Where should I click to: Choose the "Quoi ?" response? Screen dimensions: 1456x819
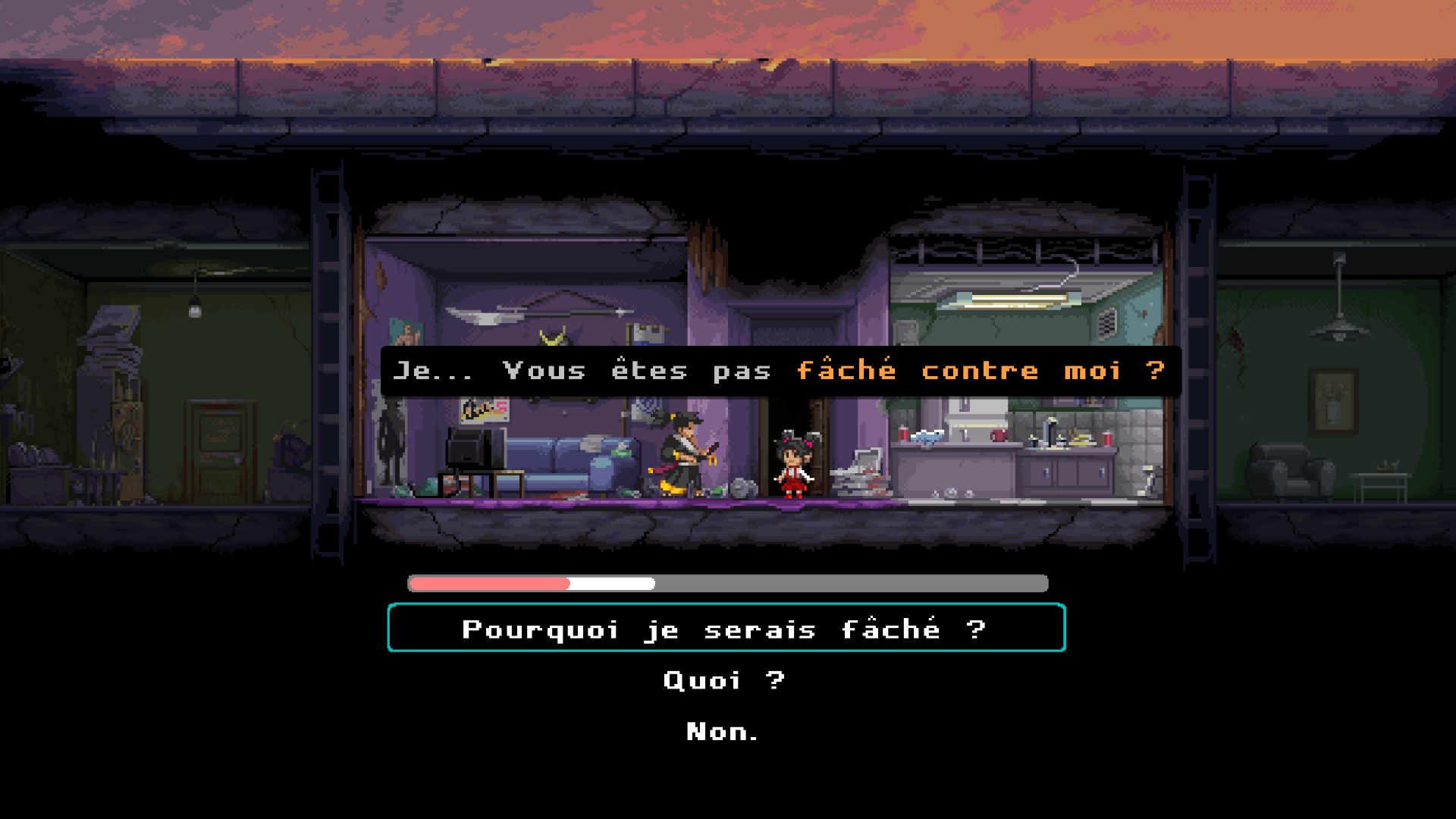click(724, 680)
